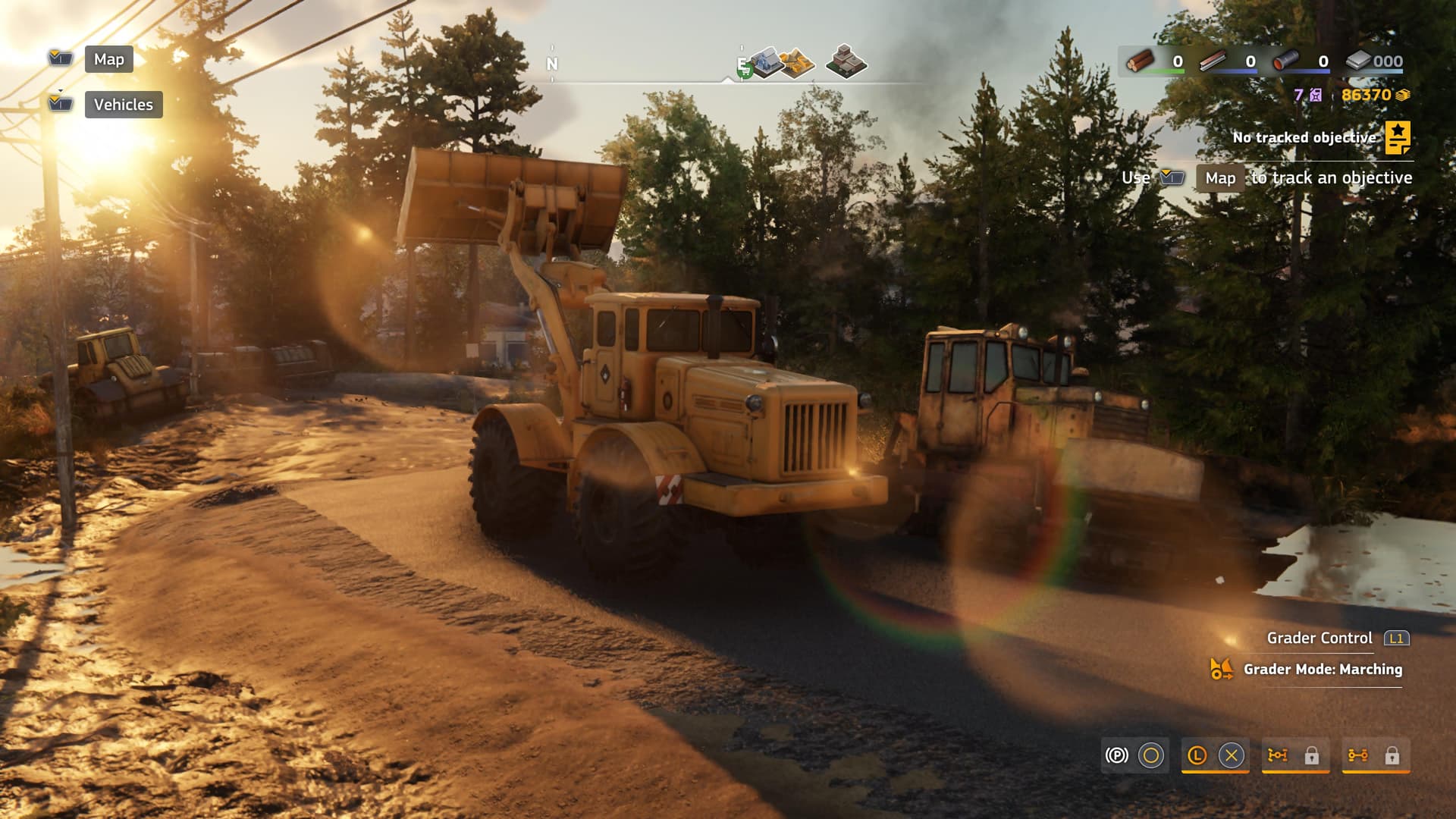Toggle the parking brake indicator

tap(1117, 755)
